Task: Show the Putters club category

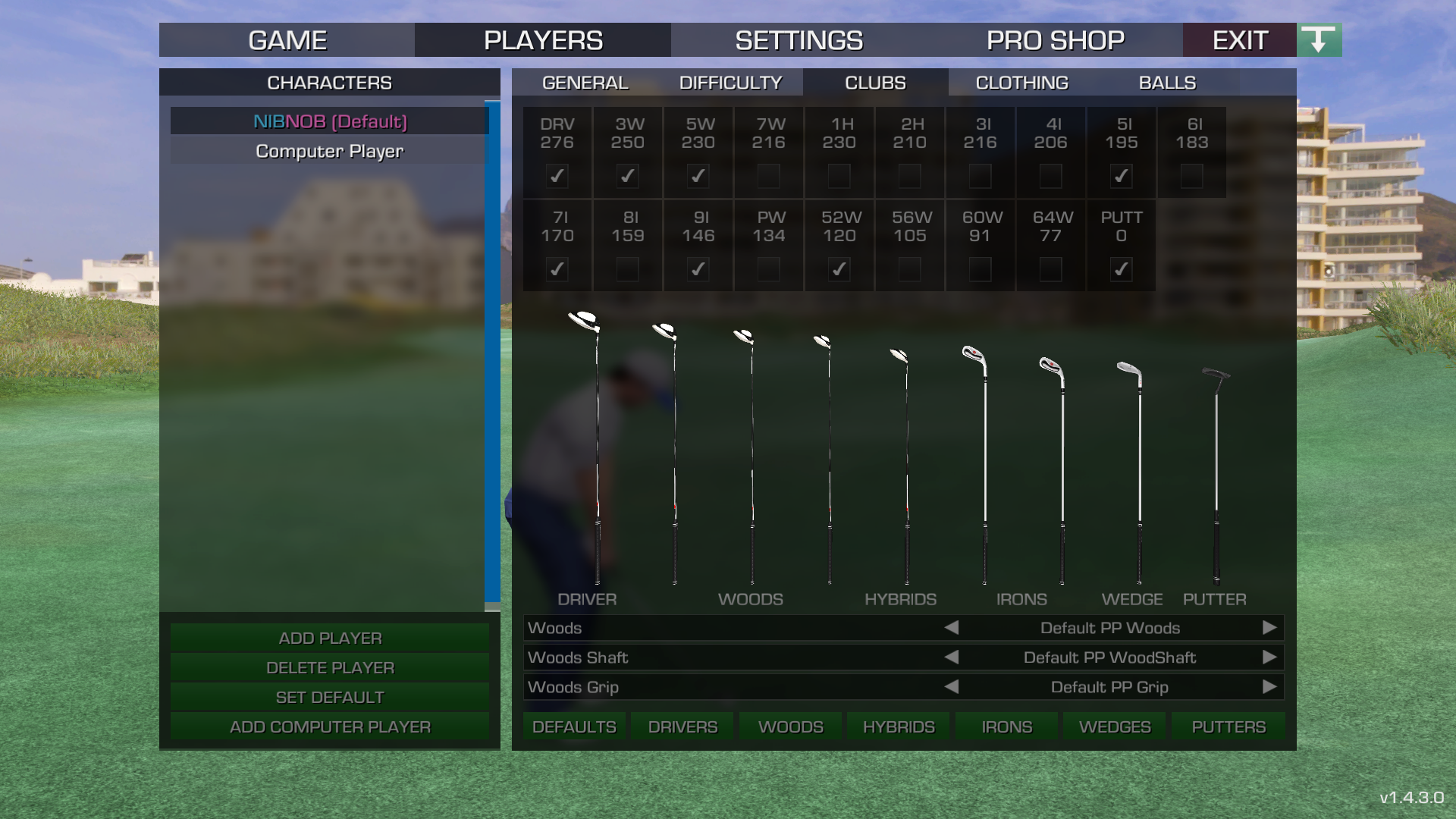Action: [1228, 726]
